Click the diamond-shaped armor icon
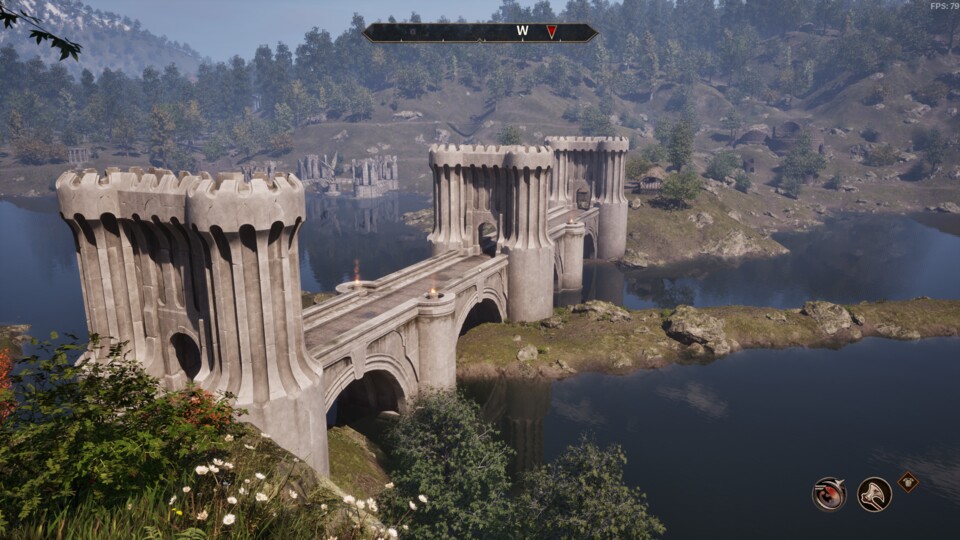Viewport: 960px width, 540px height. [908, 481]
